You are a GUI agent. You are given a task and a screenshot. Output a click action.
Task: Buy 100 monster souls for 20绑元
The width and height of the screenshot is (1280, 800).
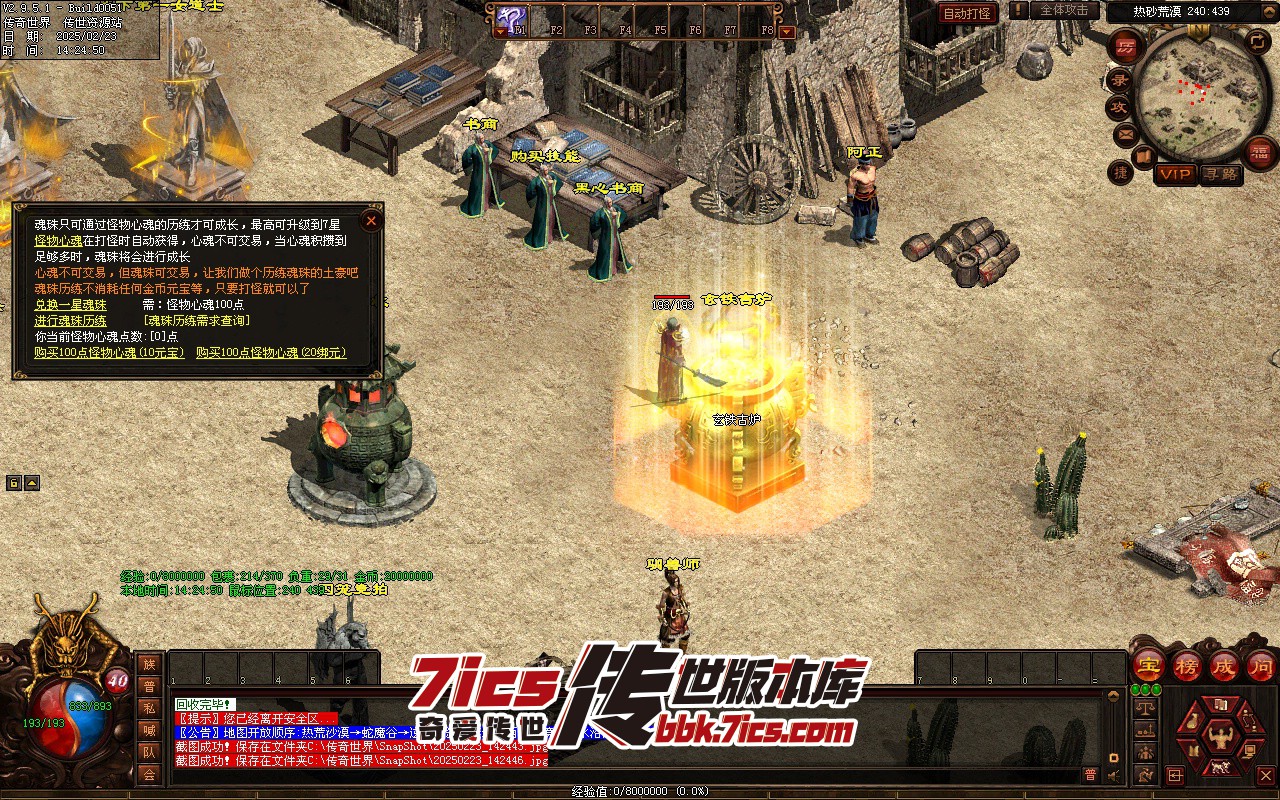click(271, 352)
